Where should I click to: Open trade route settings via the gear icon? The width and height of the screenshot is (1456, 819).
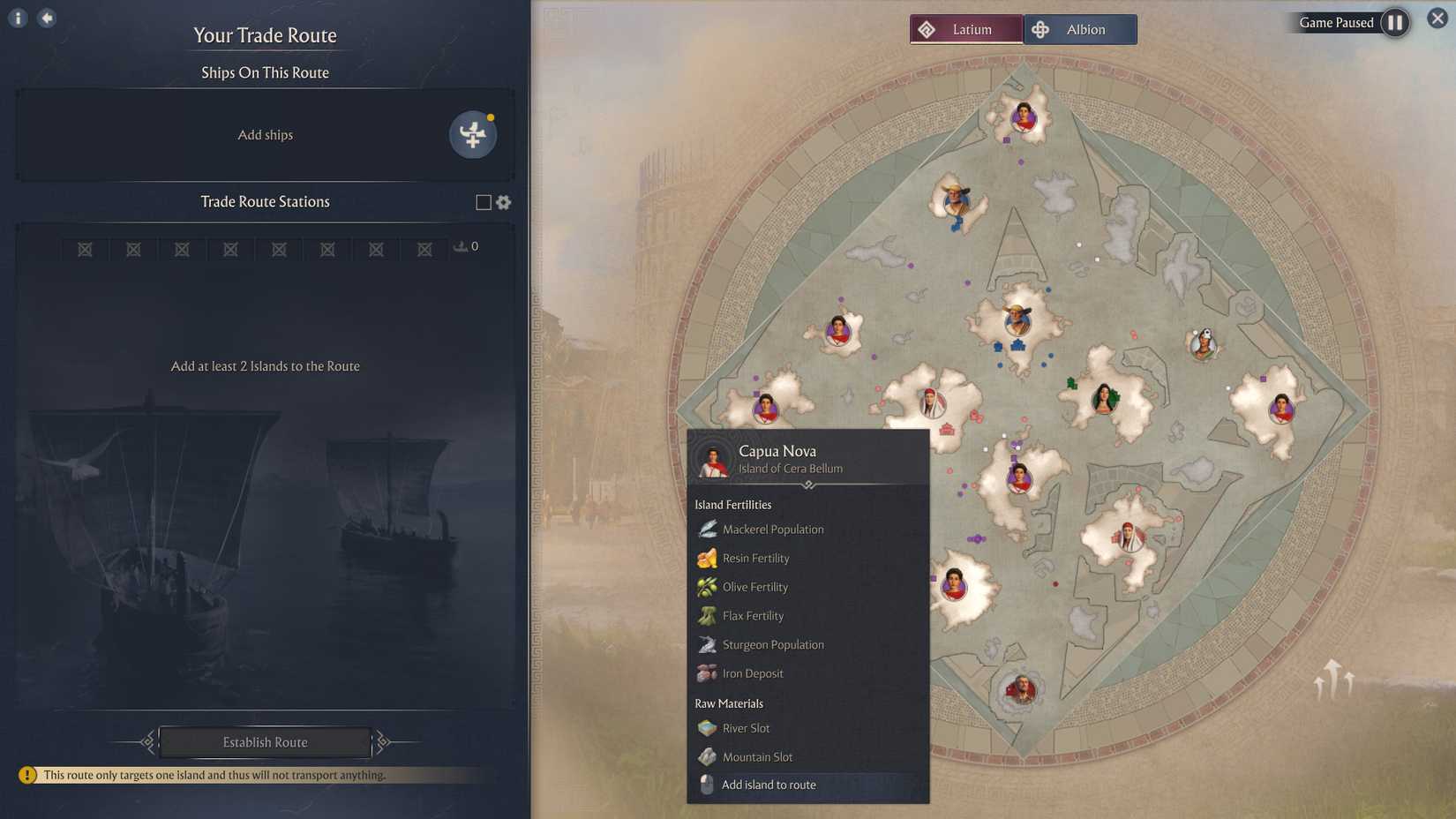tap(503, 202)
